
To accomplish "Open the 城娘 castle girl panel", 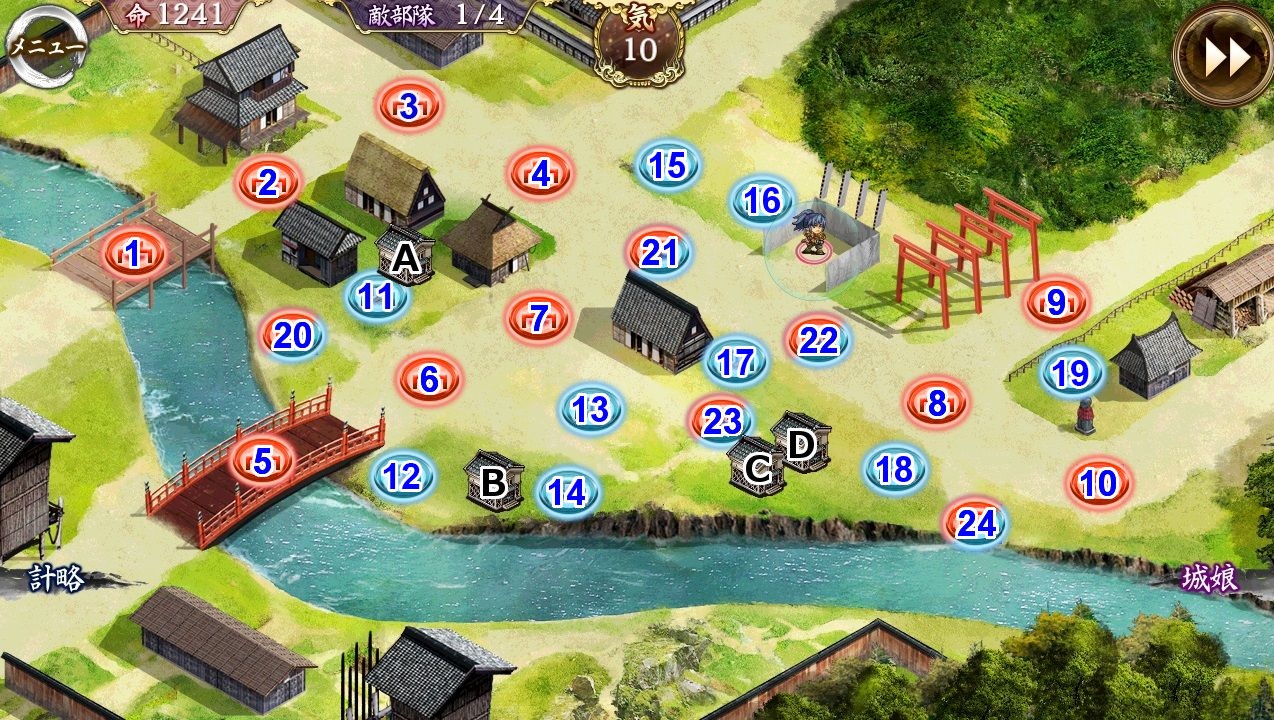I will [x=1209, y=578].
